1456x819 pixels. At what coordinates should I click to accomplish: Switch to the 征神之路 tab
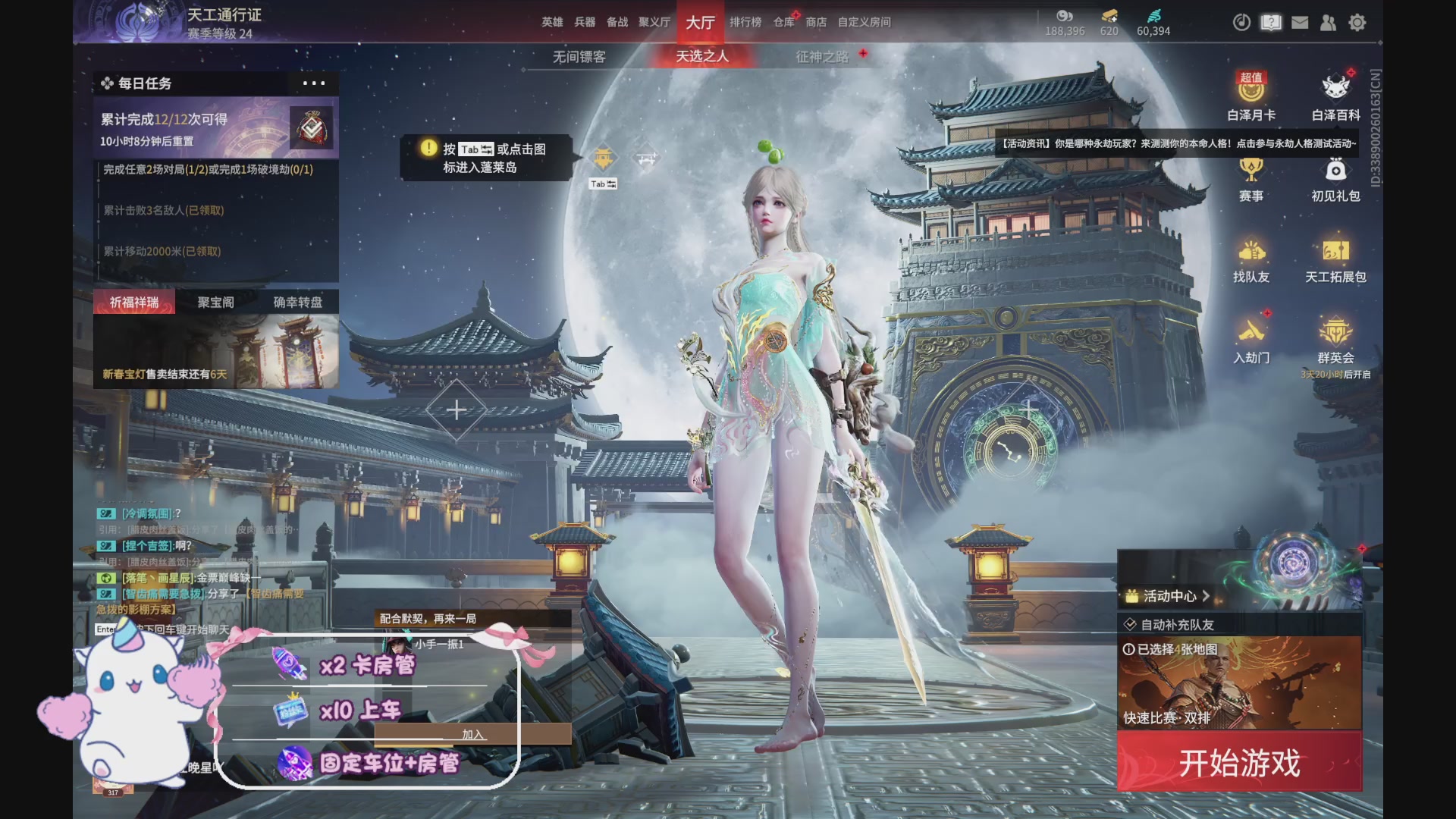click(819, 55)
